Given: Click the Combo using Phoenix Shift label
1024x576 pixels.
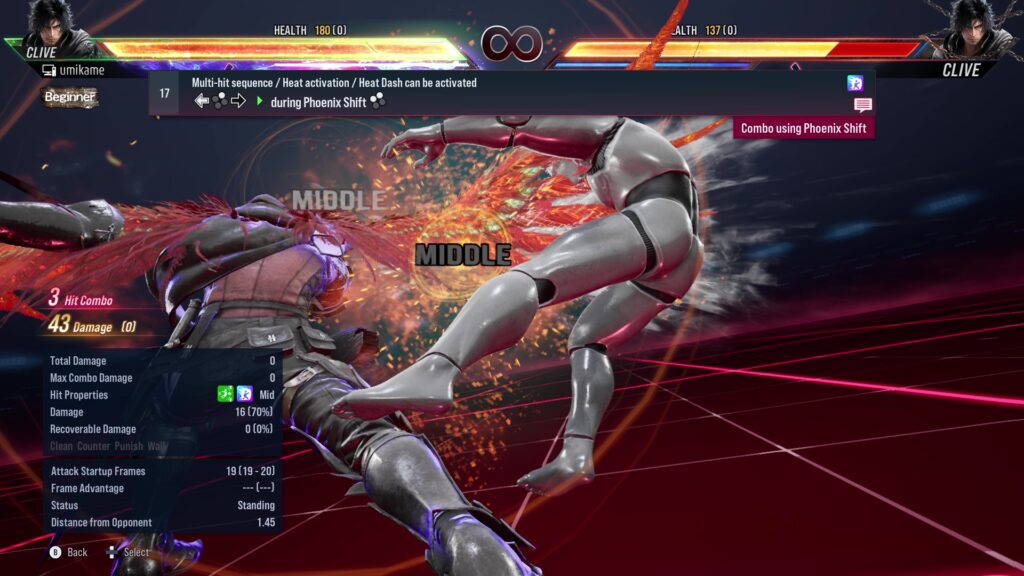Looking at the screenshot, I should pos(803,128).
